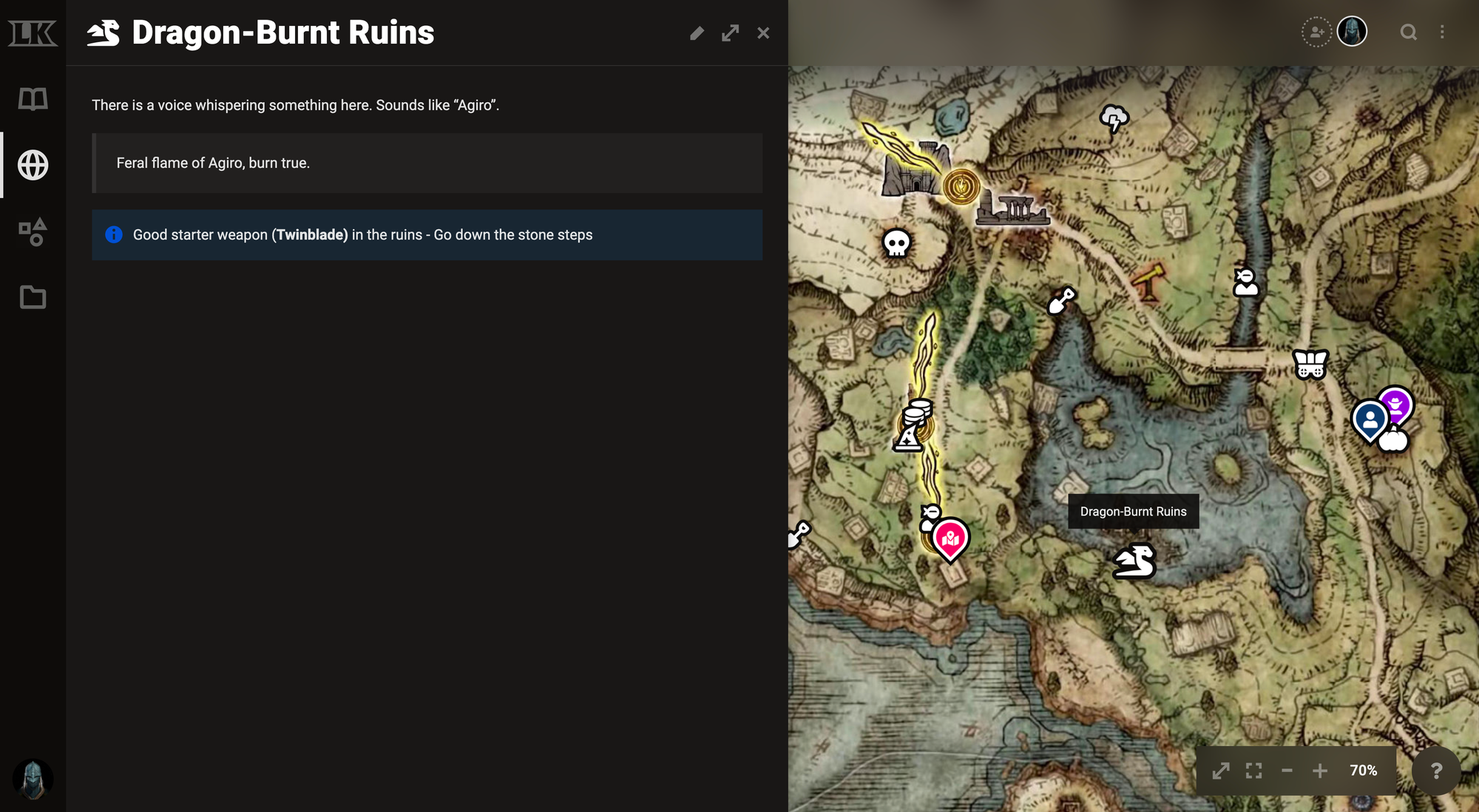The image size is (1479, 812).
Task: Expand the Dragon-Burnt Ruins panel to fullscreen
Action: (730, 33)
